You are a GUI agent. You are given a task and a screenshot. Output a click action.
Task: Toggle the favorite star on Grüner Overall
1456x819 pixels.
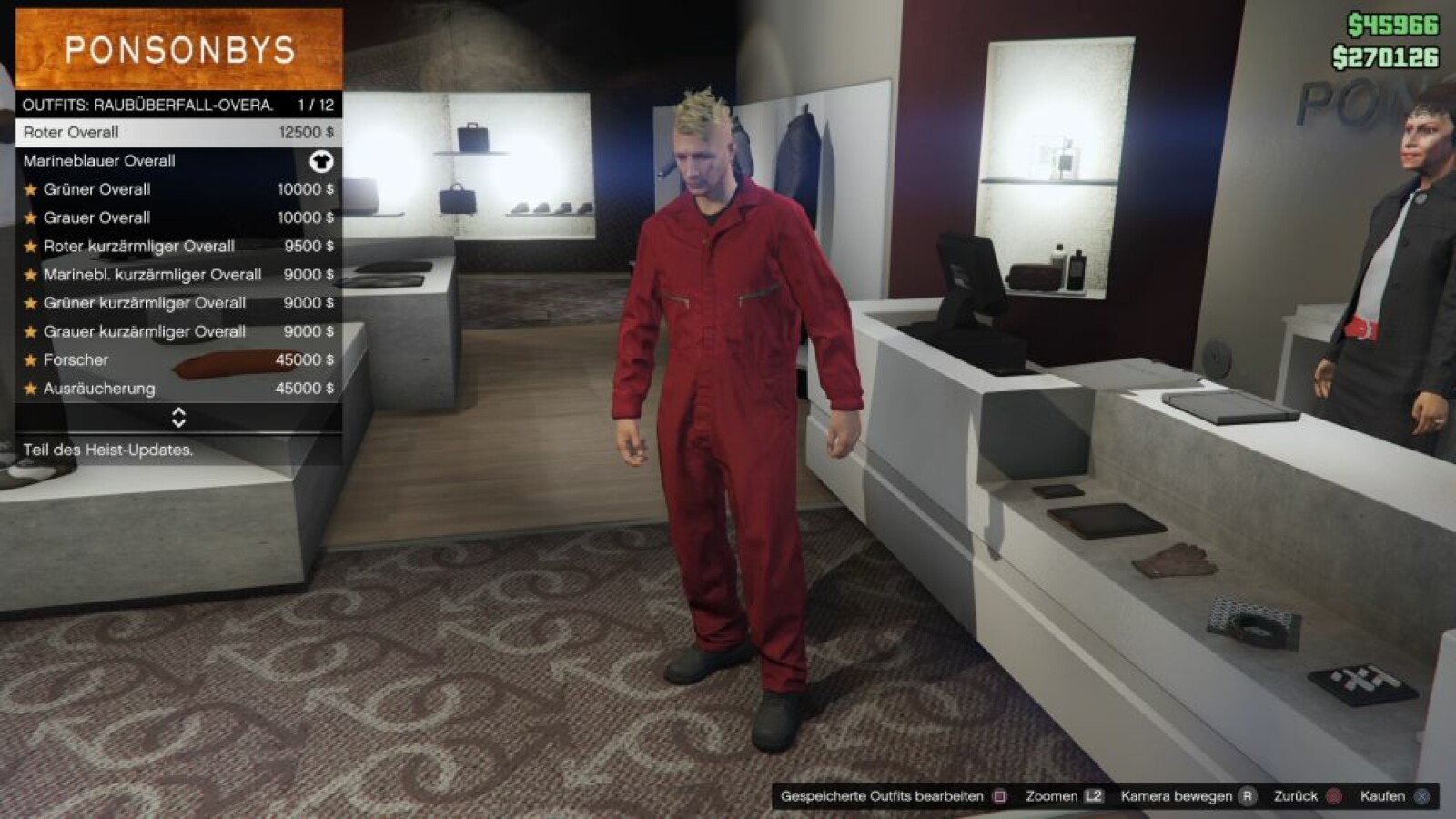click(x=30, y=189)
